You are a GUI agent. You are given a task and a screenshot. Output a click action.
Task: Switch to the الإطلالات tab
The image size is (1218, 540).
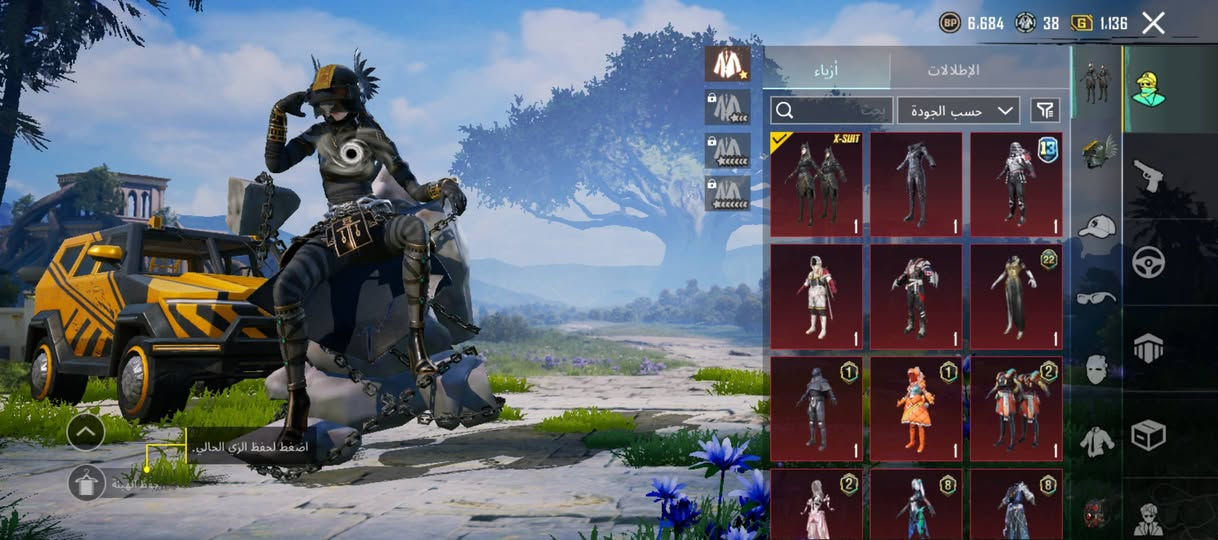tap(952, 70)
